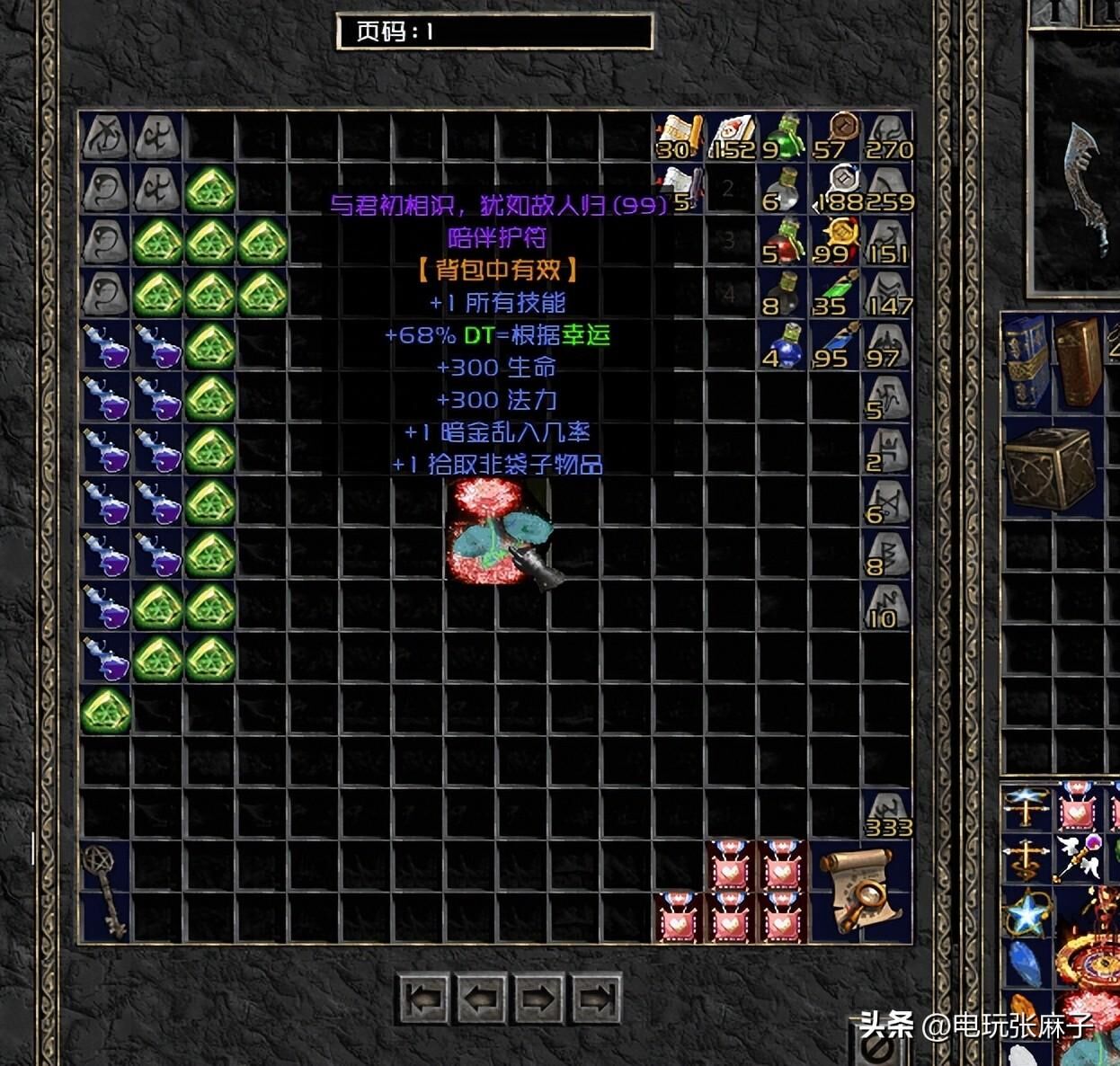Screen dimensions: 1120x1066
Task: Select the rune stack numbered 333
Action: pos(888,815)
